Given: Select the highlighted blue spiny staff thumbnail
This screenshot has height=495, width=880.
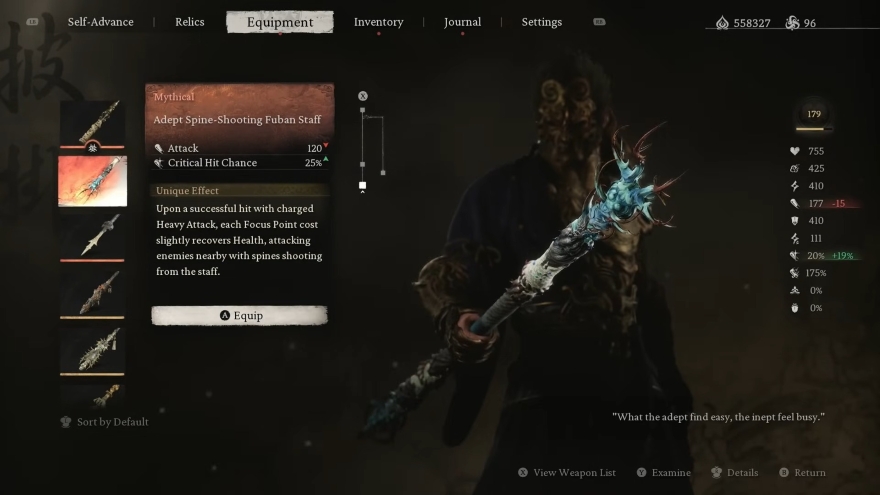Looking at the screenshot, I should [93, 180].
